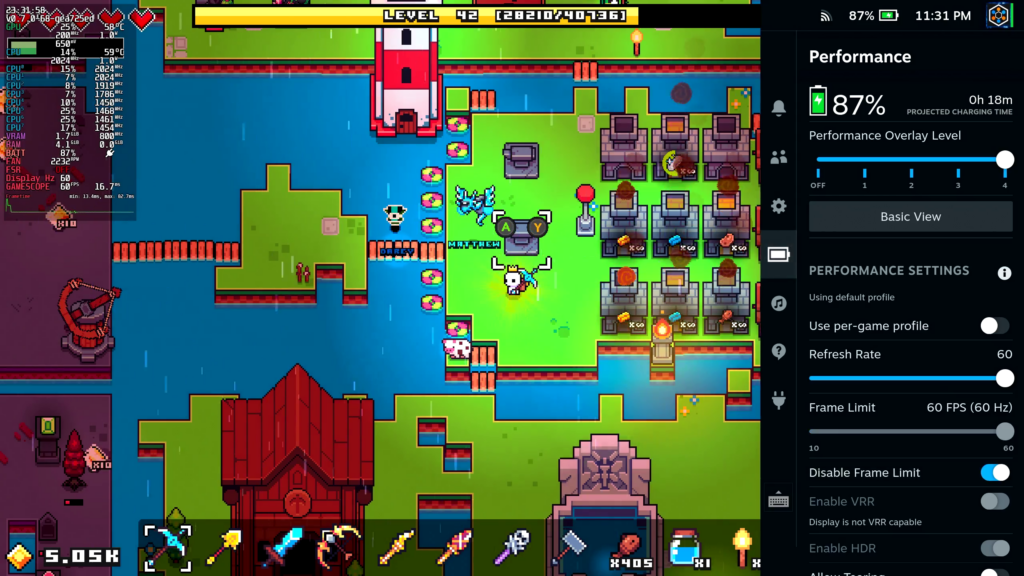Click the Basic View button
Image resolution: width=1024 pixels, height=576 pixels.
click(x=910, y=216)
